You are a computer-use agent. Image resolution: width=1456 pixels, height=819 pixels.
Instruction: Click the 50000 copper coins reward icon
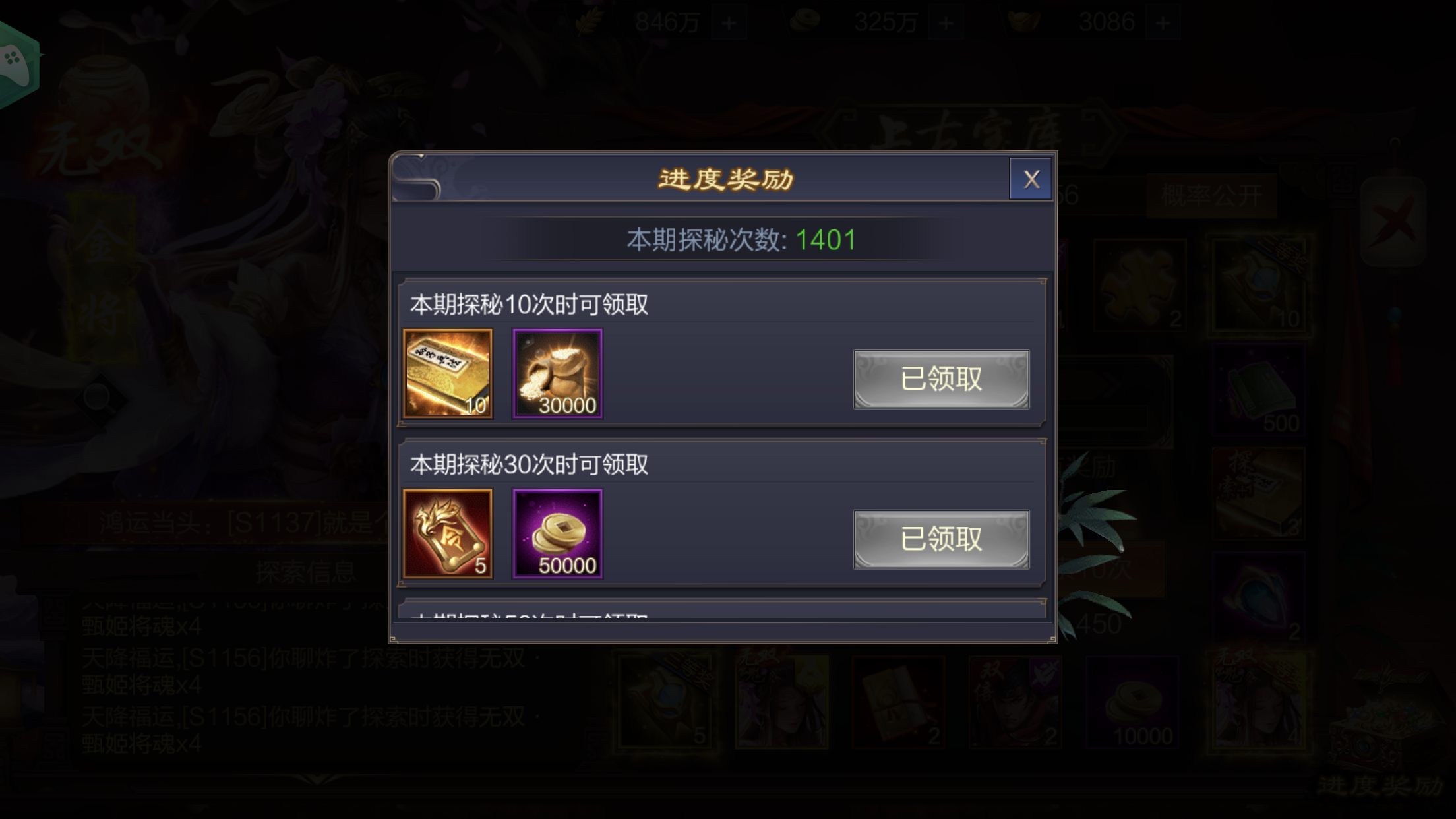[557, 533]
